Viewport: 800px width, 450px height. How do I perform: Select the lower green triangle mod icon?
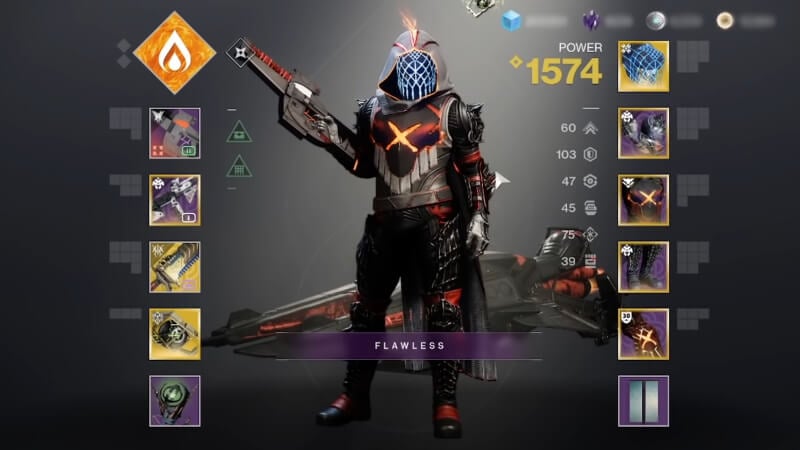[238, 165]
